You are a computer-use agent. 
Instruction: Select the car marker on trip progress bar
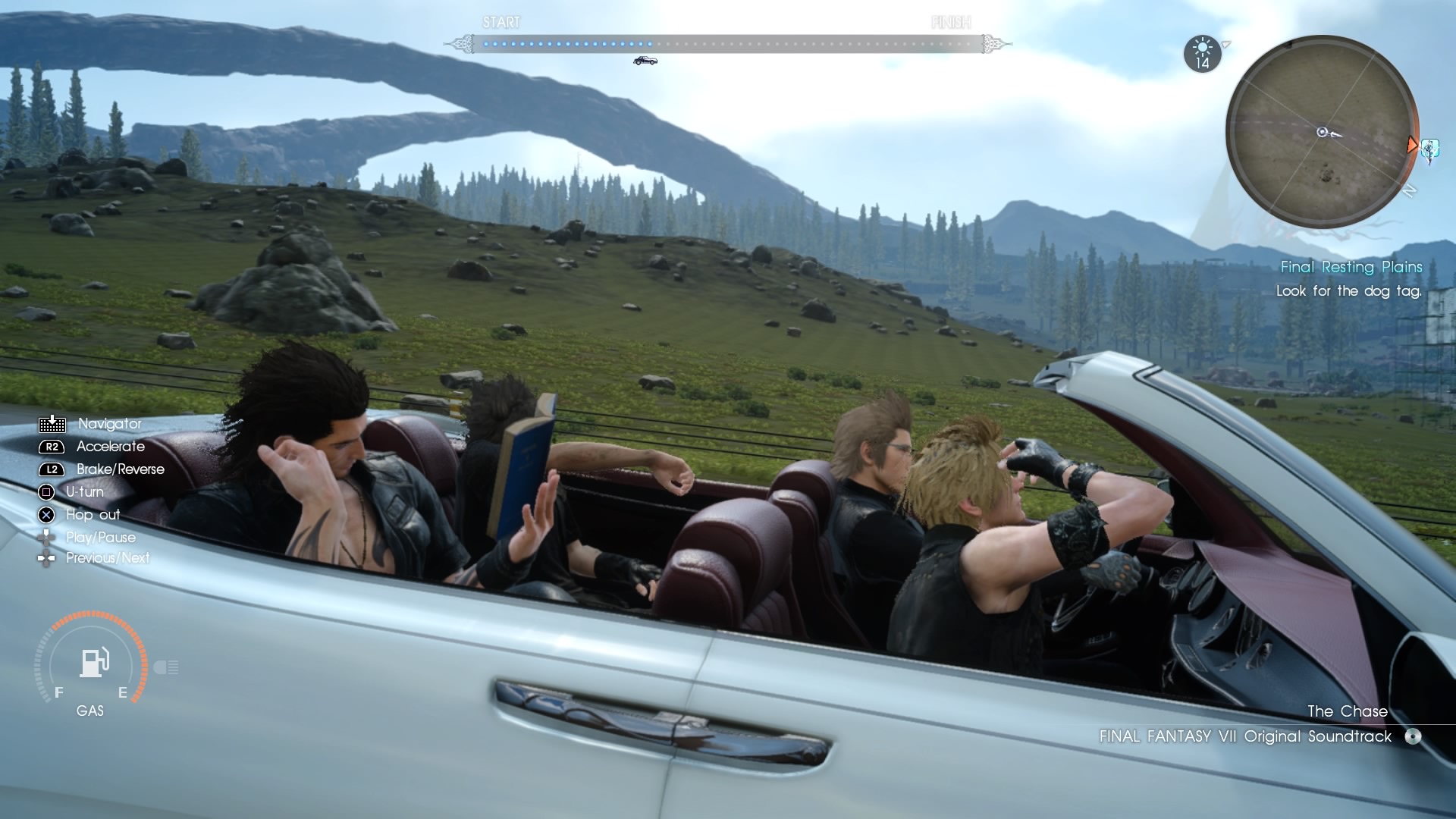click(645, 61)
